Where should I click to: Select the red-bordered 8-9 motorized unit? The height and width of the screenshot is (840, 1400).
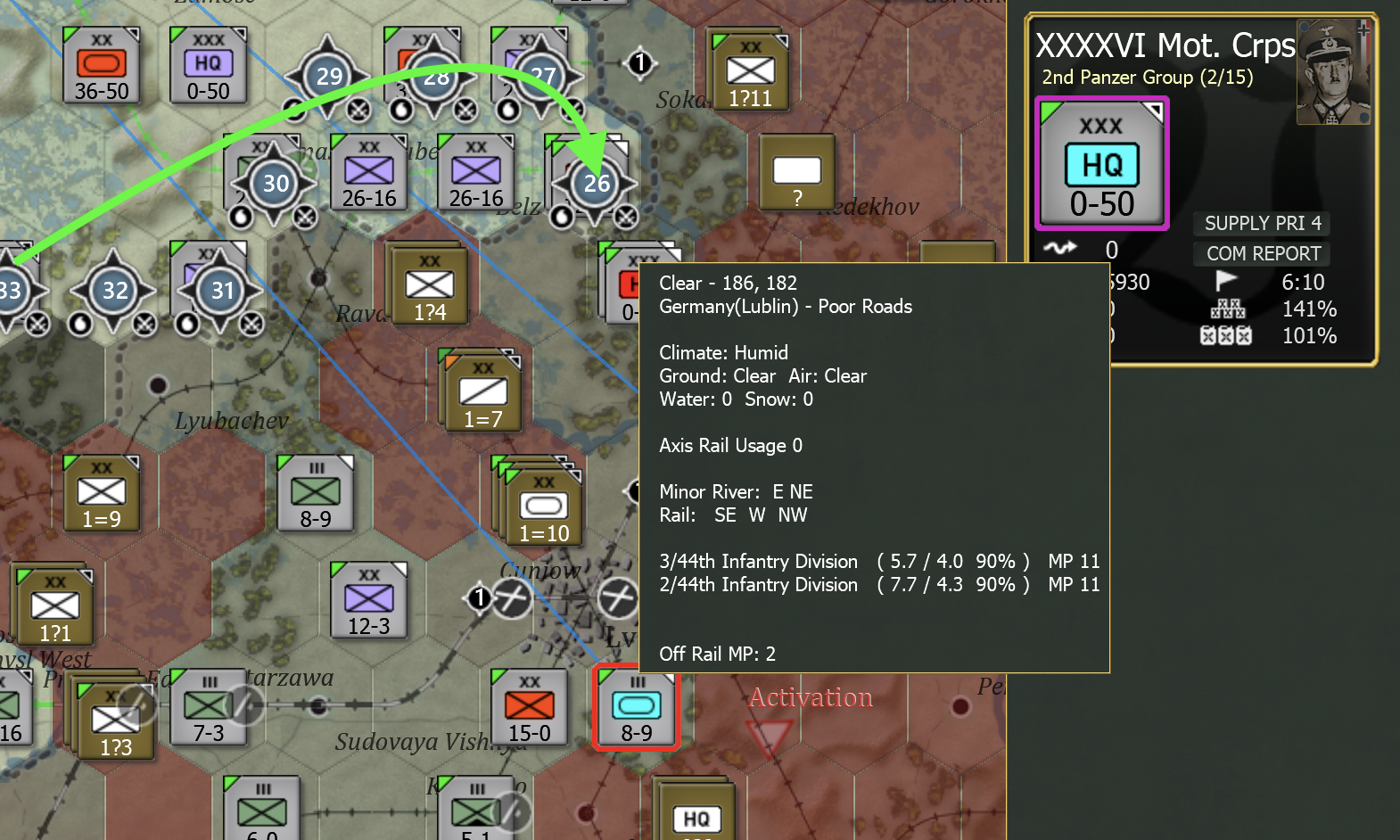point(636,709)
